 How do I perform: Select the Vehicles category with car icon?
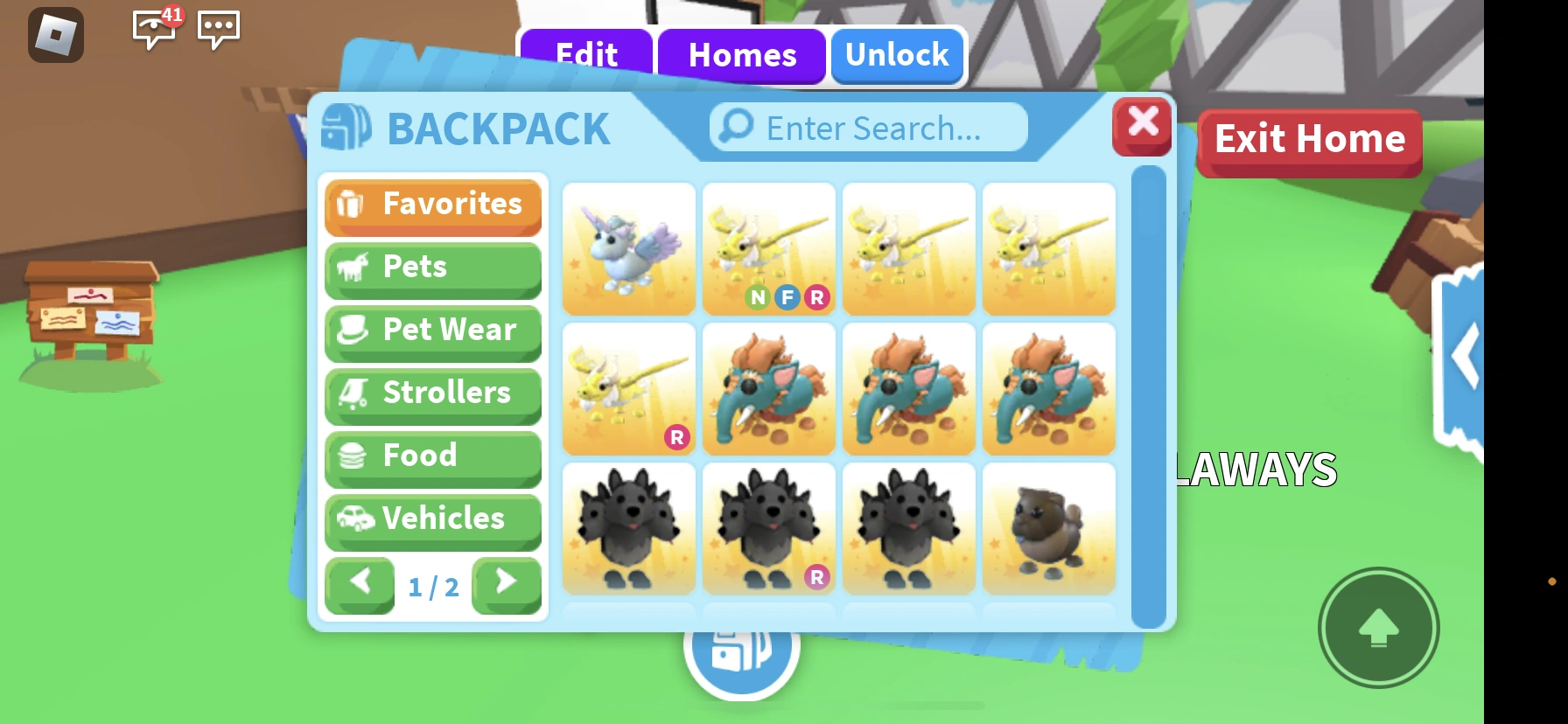(432, 519)
